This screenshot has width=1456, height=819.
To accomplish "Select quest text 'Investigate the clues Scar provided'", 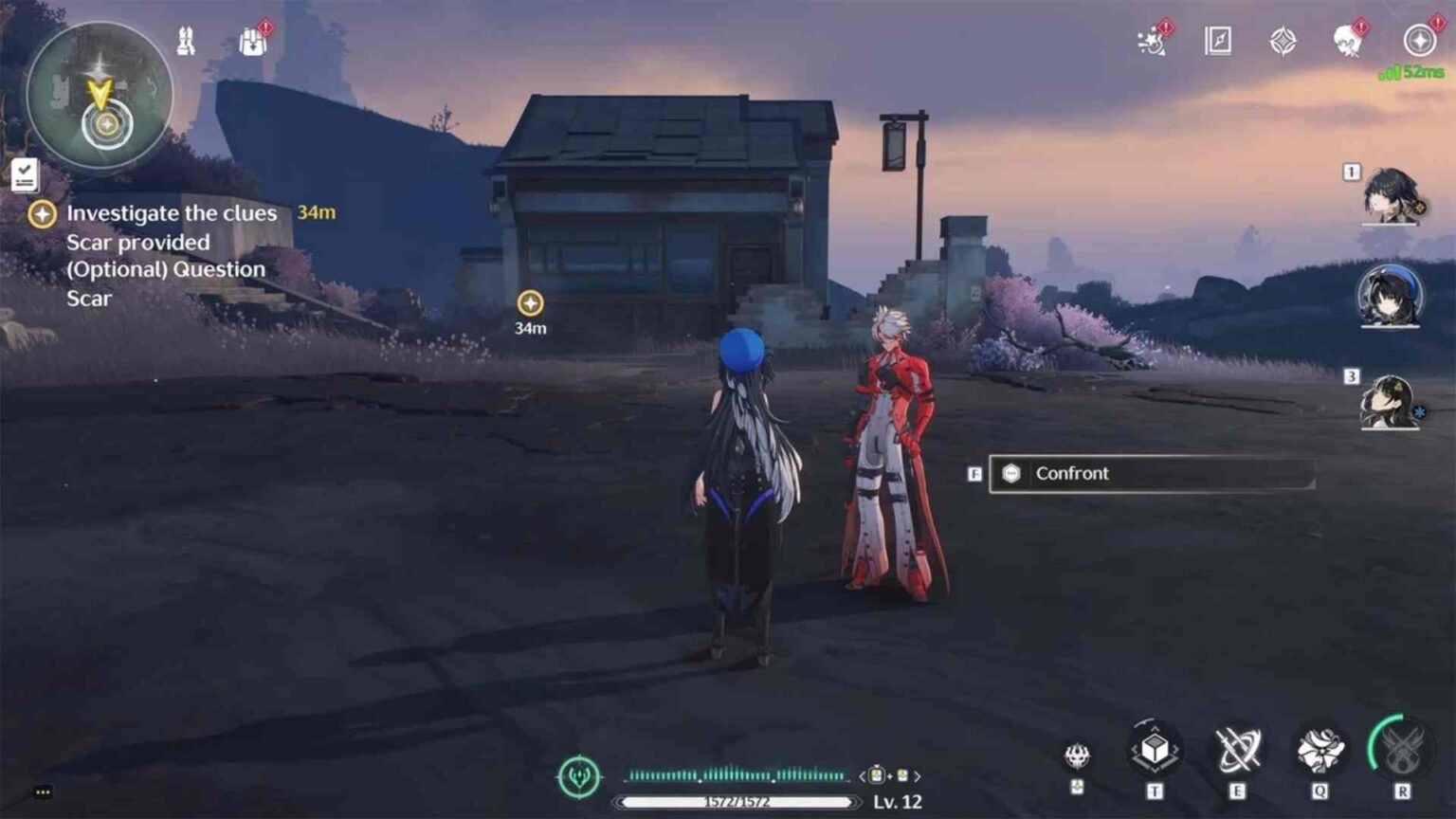I will [x=171, y=227].
